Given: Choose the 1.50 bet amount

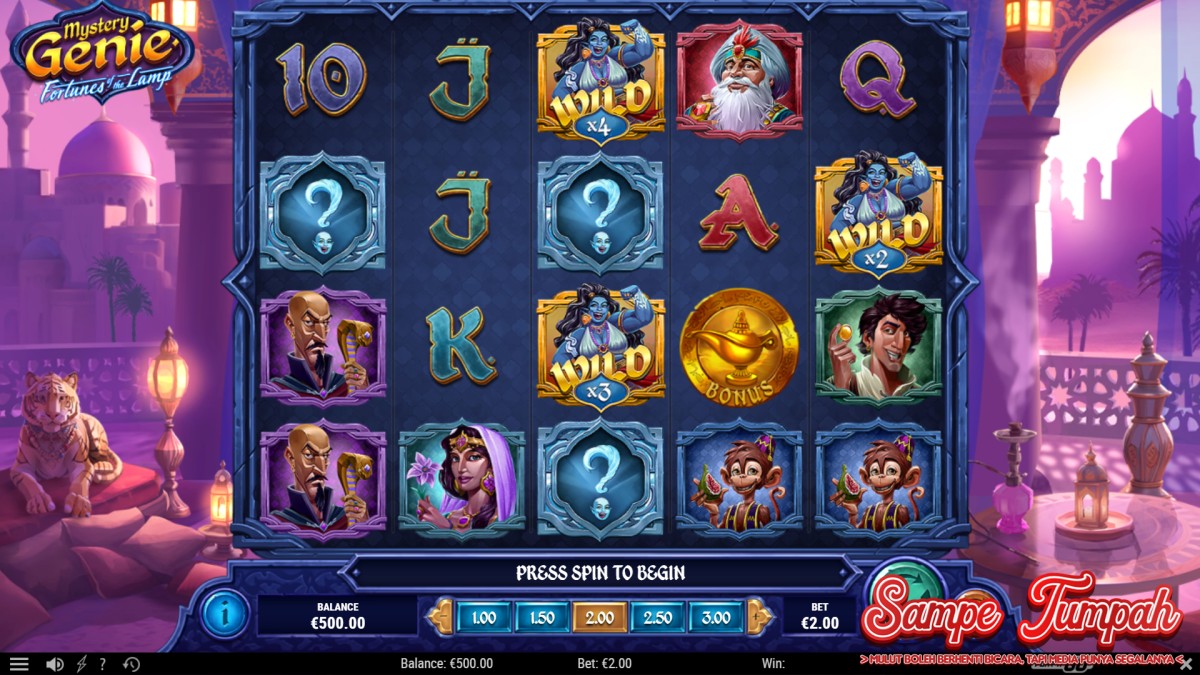Looking at the screenshot, I should (541, 618).
